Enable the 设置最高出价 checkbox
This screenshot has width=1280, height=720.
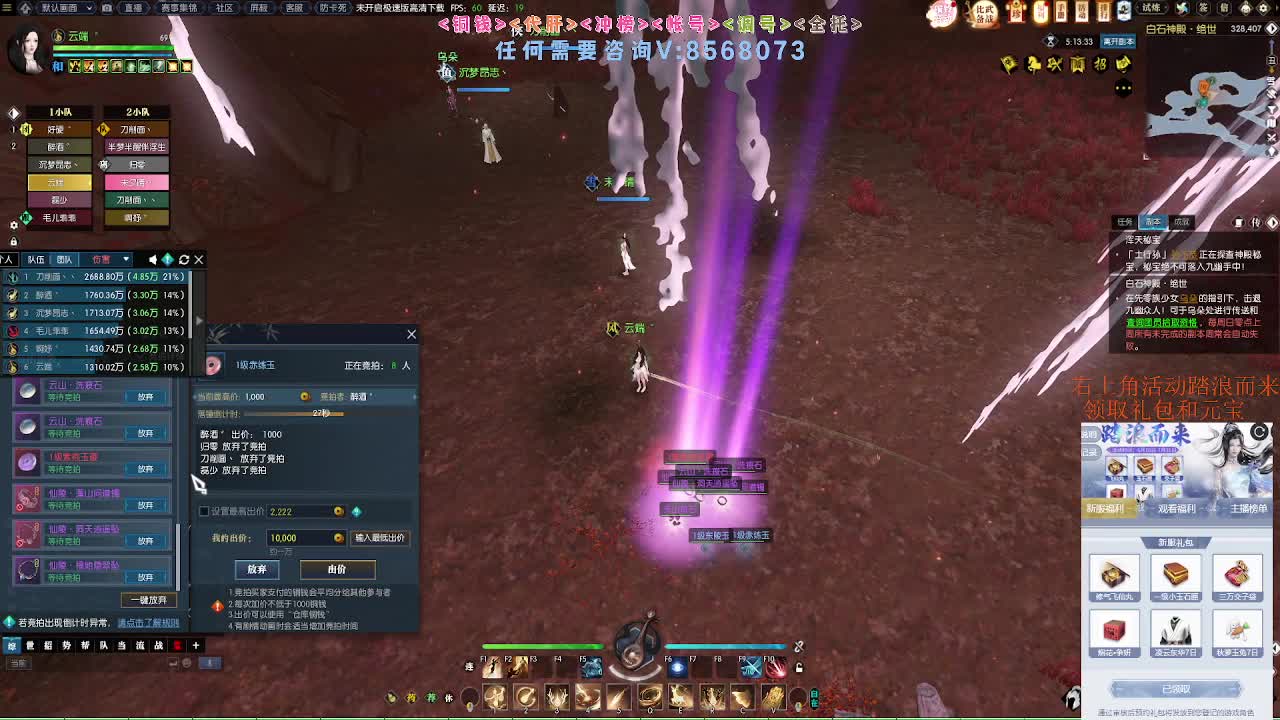pyautogui.click(x=203, y=510)
